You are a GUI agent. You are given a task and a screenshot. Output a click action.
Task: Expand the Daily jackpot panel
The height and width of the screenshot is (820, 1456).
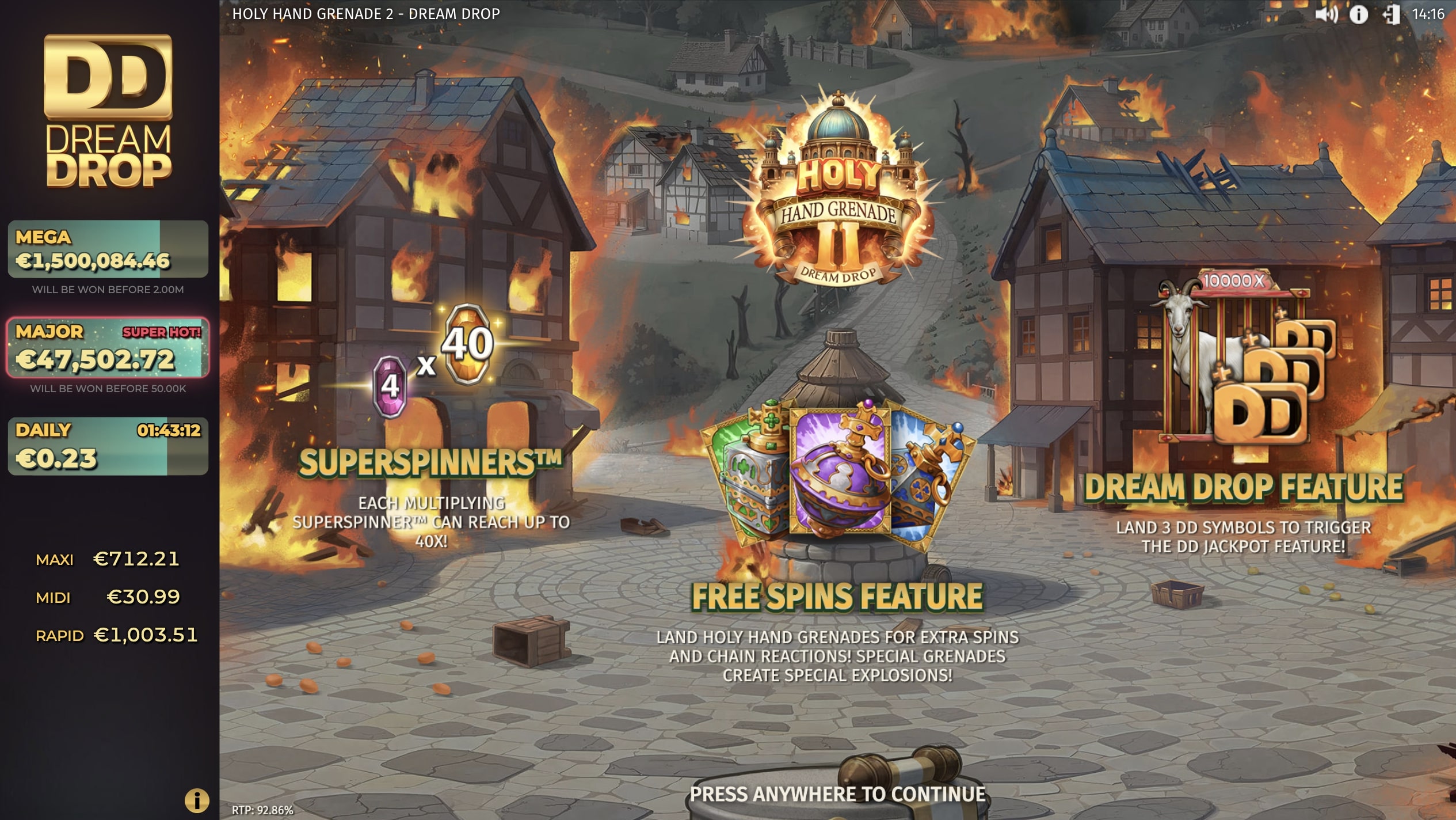click(x=106, y=446)
